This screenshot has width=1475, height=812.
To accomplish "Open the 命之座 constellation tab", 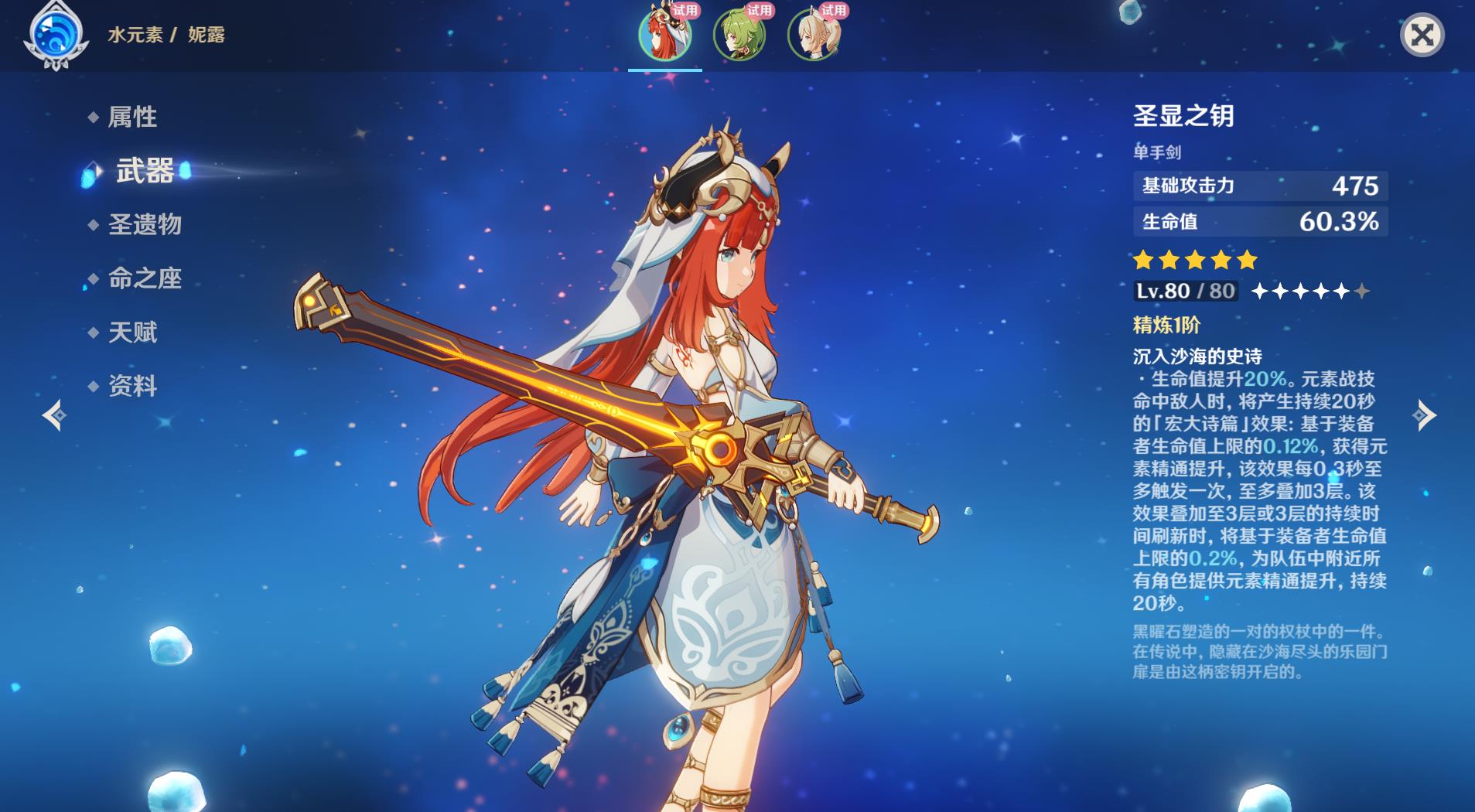I will point(145,278).
